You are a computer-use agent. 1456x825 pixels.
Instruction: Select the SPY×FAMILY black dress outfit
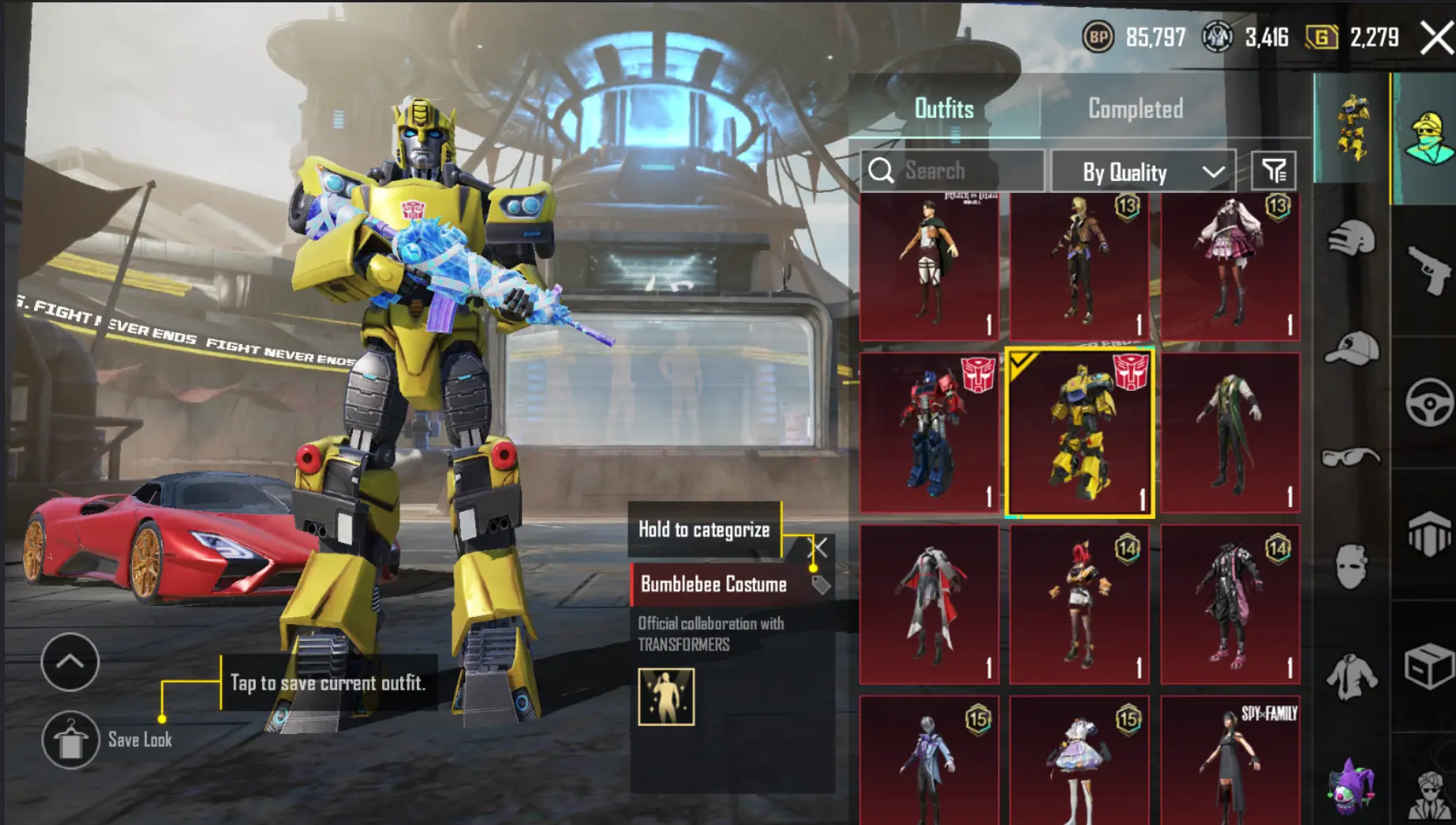1230,759
